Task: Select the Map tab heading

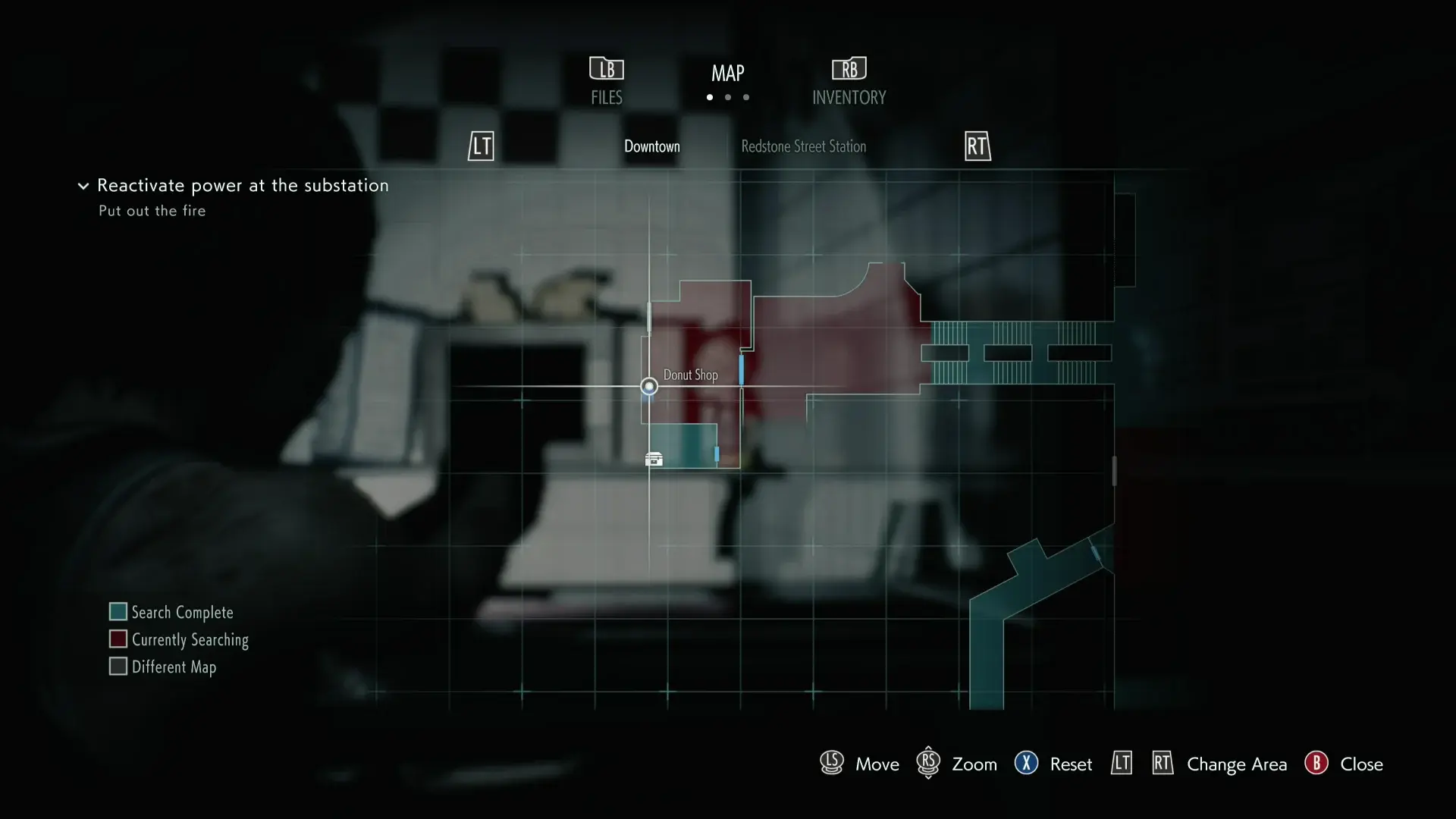Action: [728, 74]
